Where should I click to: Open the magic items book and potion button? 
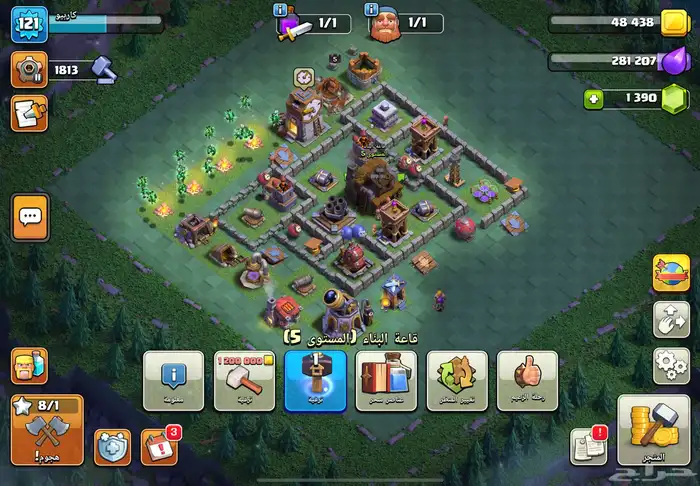pos(387,380)
